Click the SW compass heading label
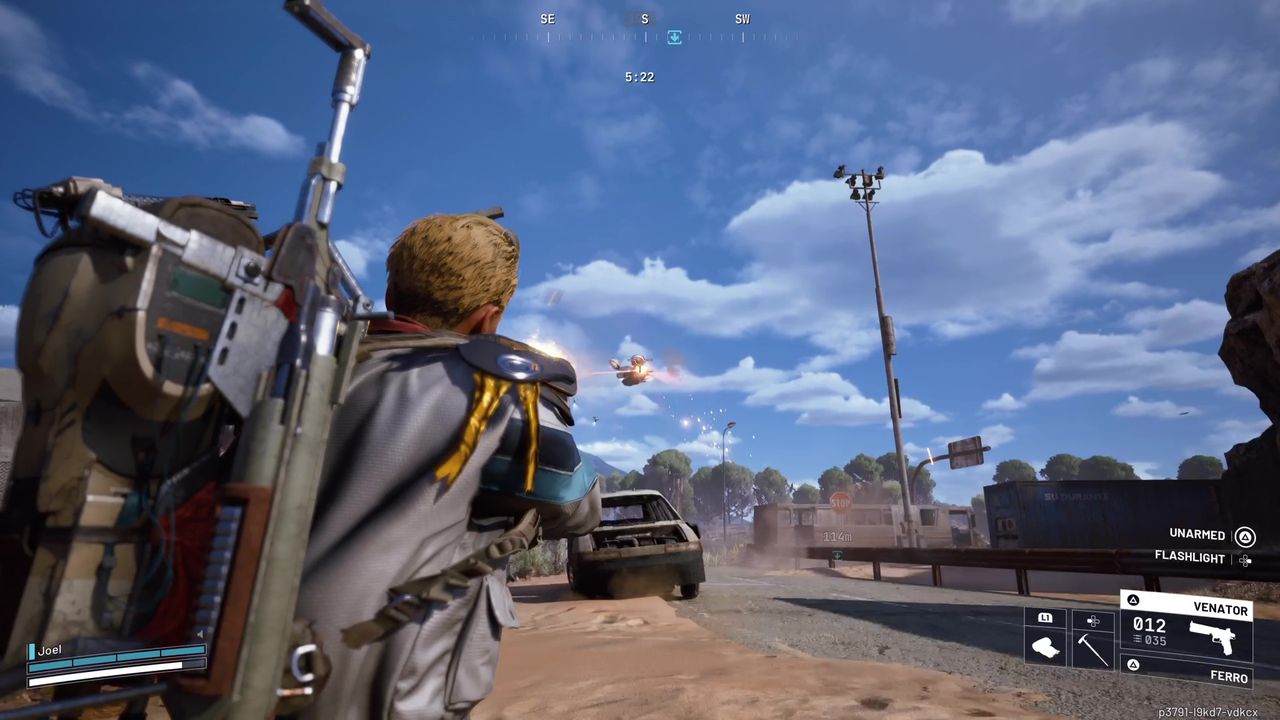1280x720 pixels. pos(742,19)
